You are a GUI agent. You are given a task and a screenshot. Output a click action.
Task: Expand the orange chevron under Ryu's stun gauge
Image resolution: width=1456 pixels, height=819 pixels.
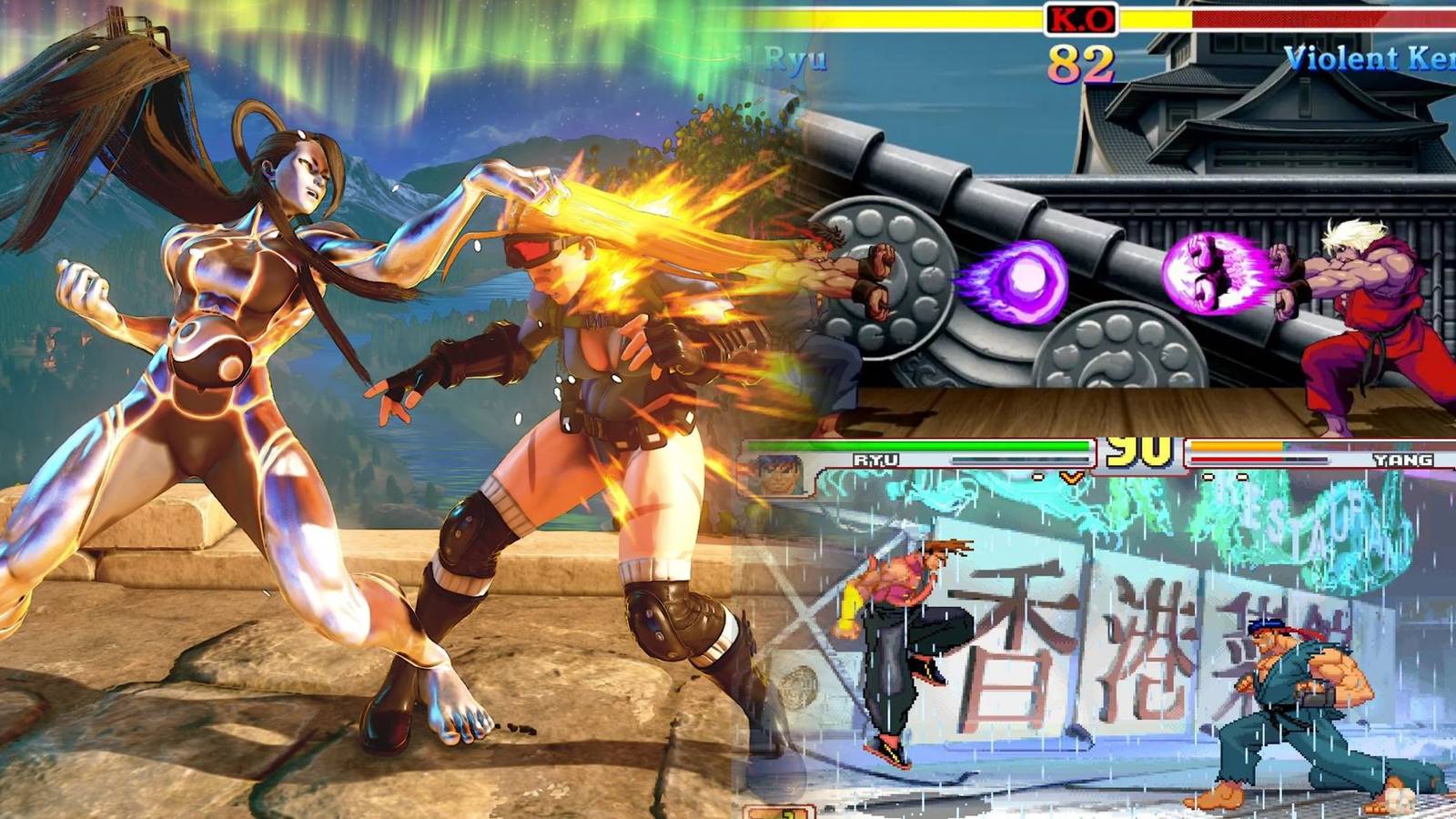coord(1071,477)
